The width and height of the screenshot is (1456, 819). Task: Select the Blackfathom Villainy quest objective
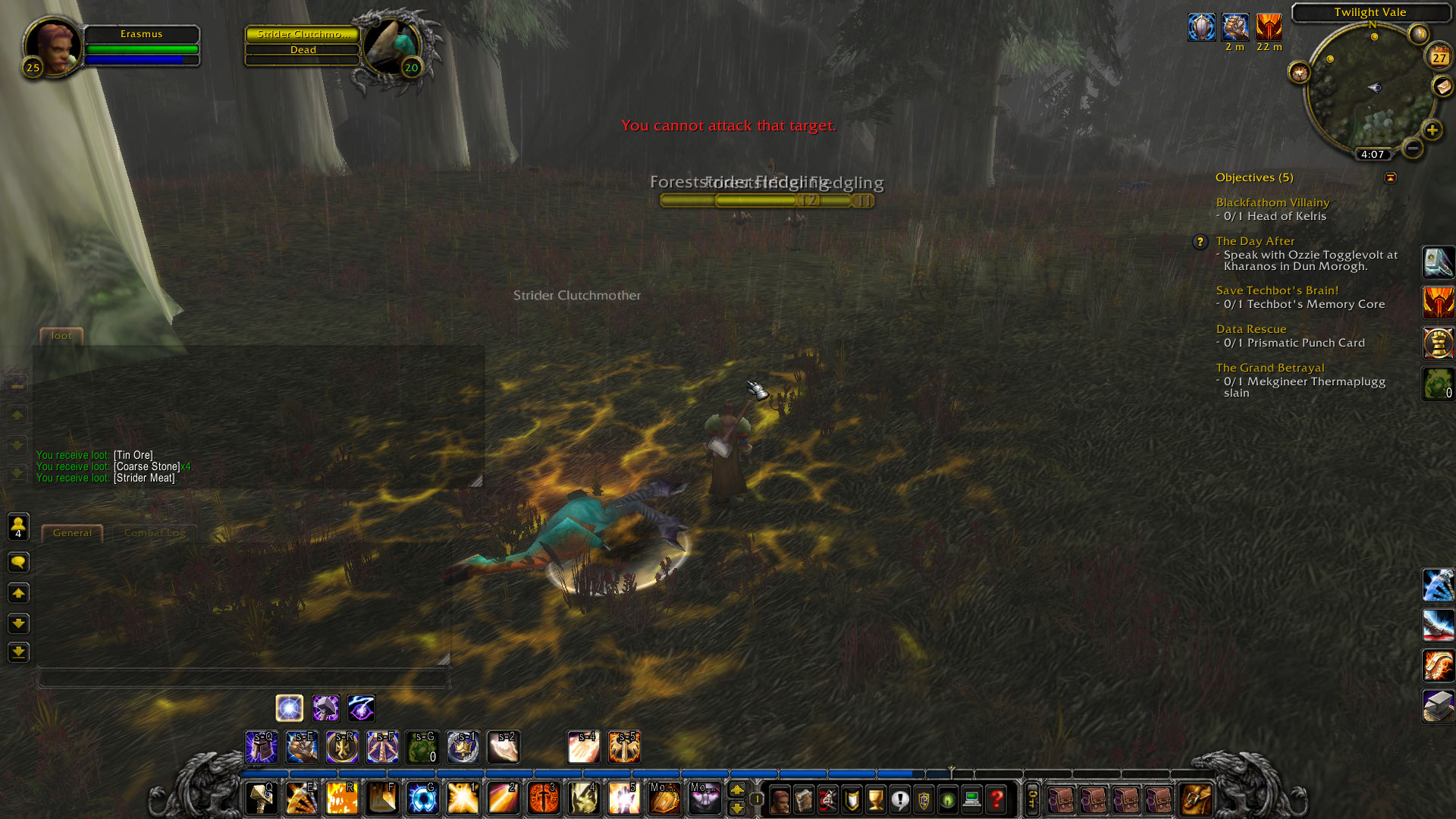pyautogui.click(x=1272, y=202)
